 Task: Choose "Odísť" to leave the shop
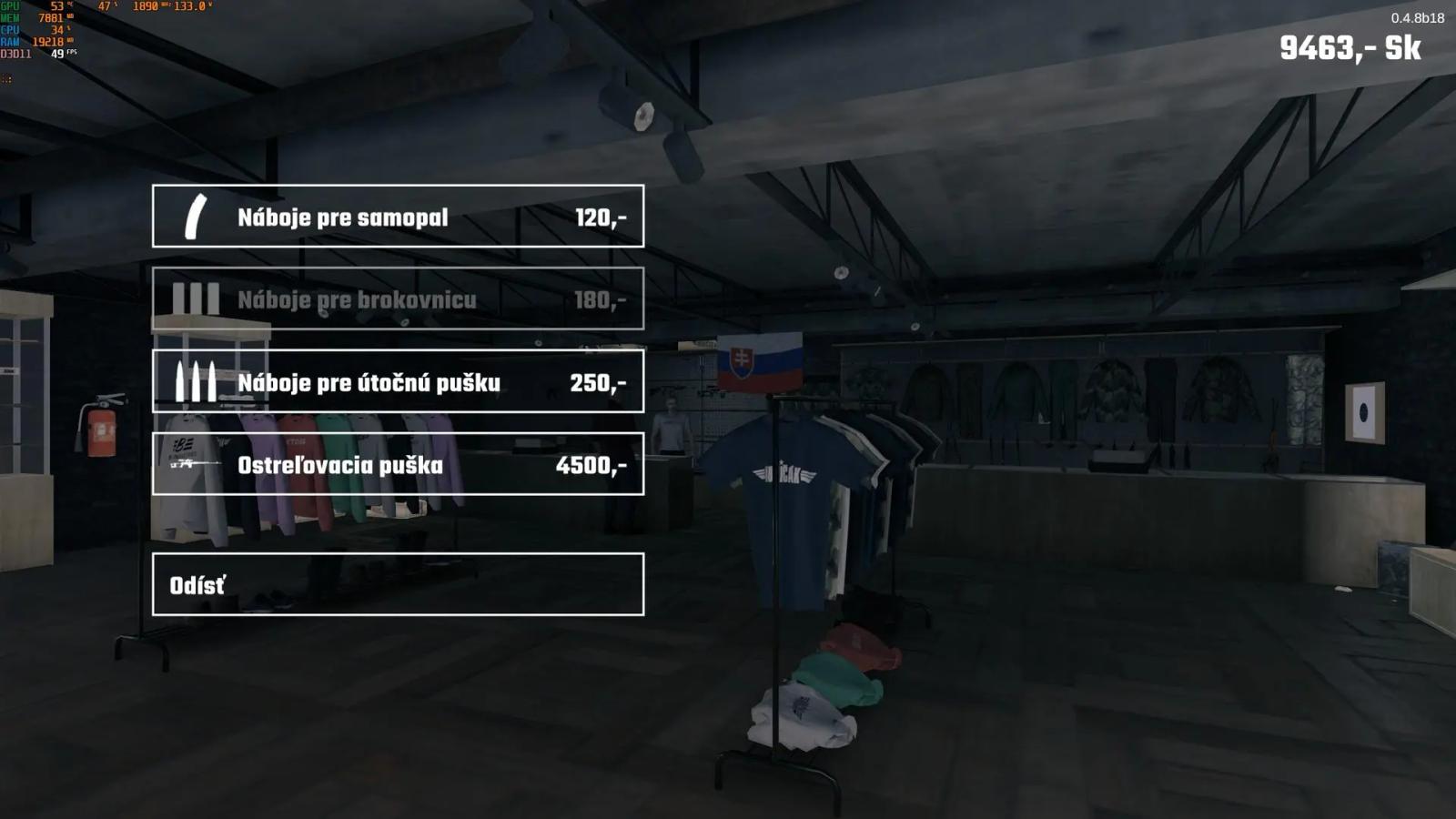point(398,582)
